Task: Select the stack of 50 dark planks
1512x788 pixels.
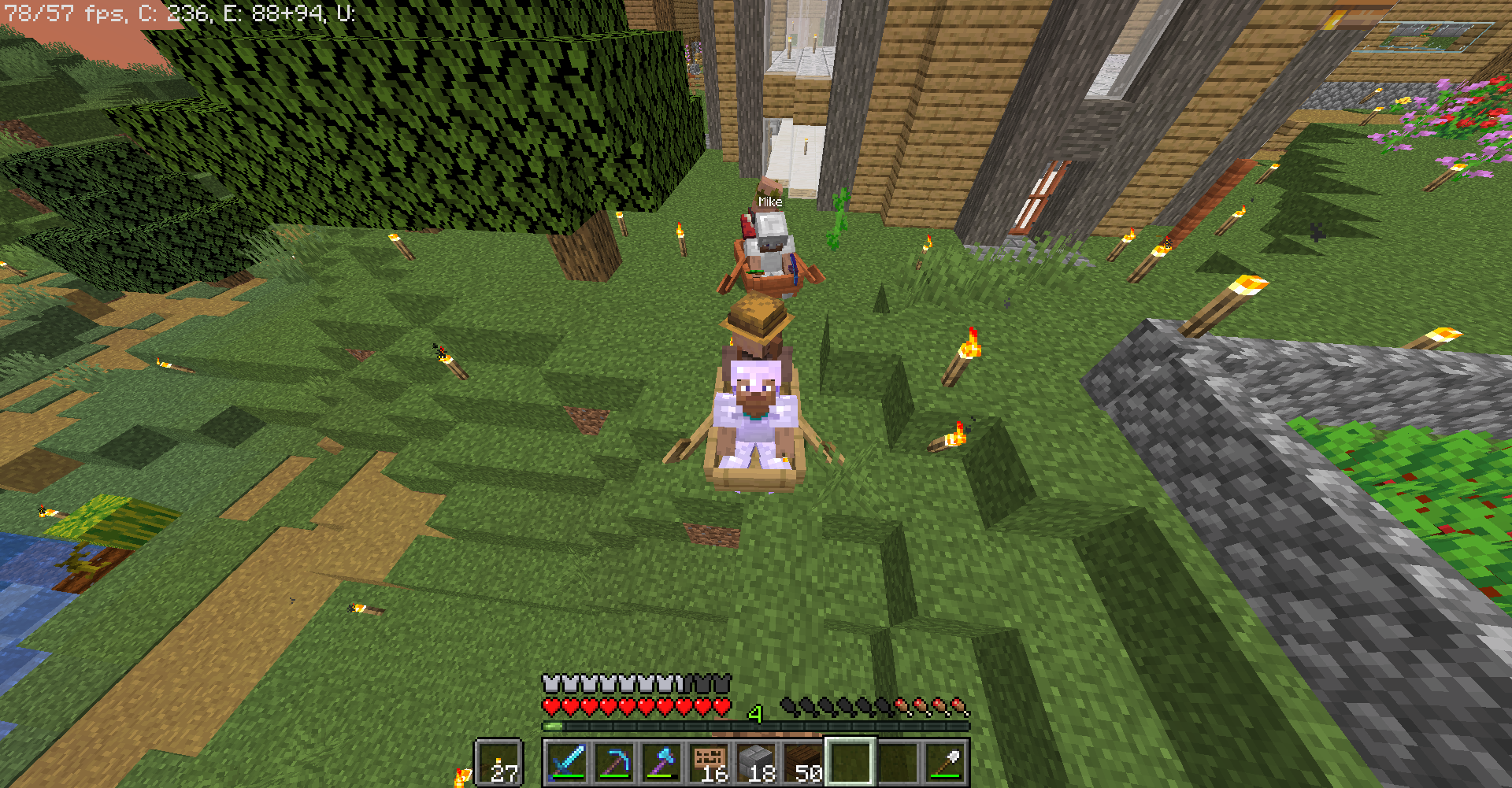Action: 803,762
